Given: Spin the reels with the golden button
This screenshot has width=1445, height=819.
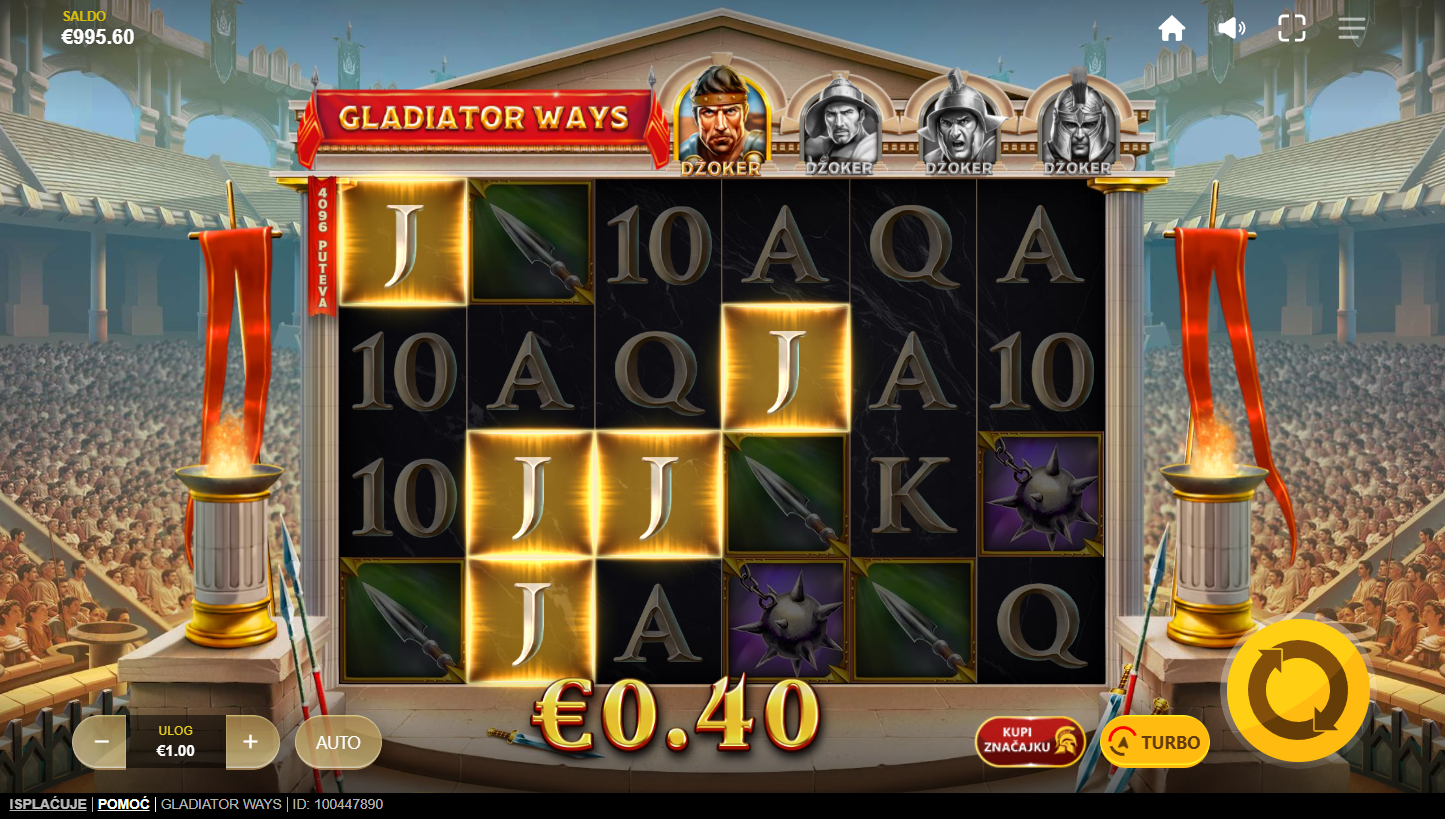Looking at the screenshot, I should coord(1298,689).
